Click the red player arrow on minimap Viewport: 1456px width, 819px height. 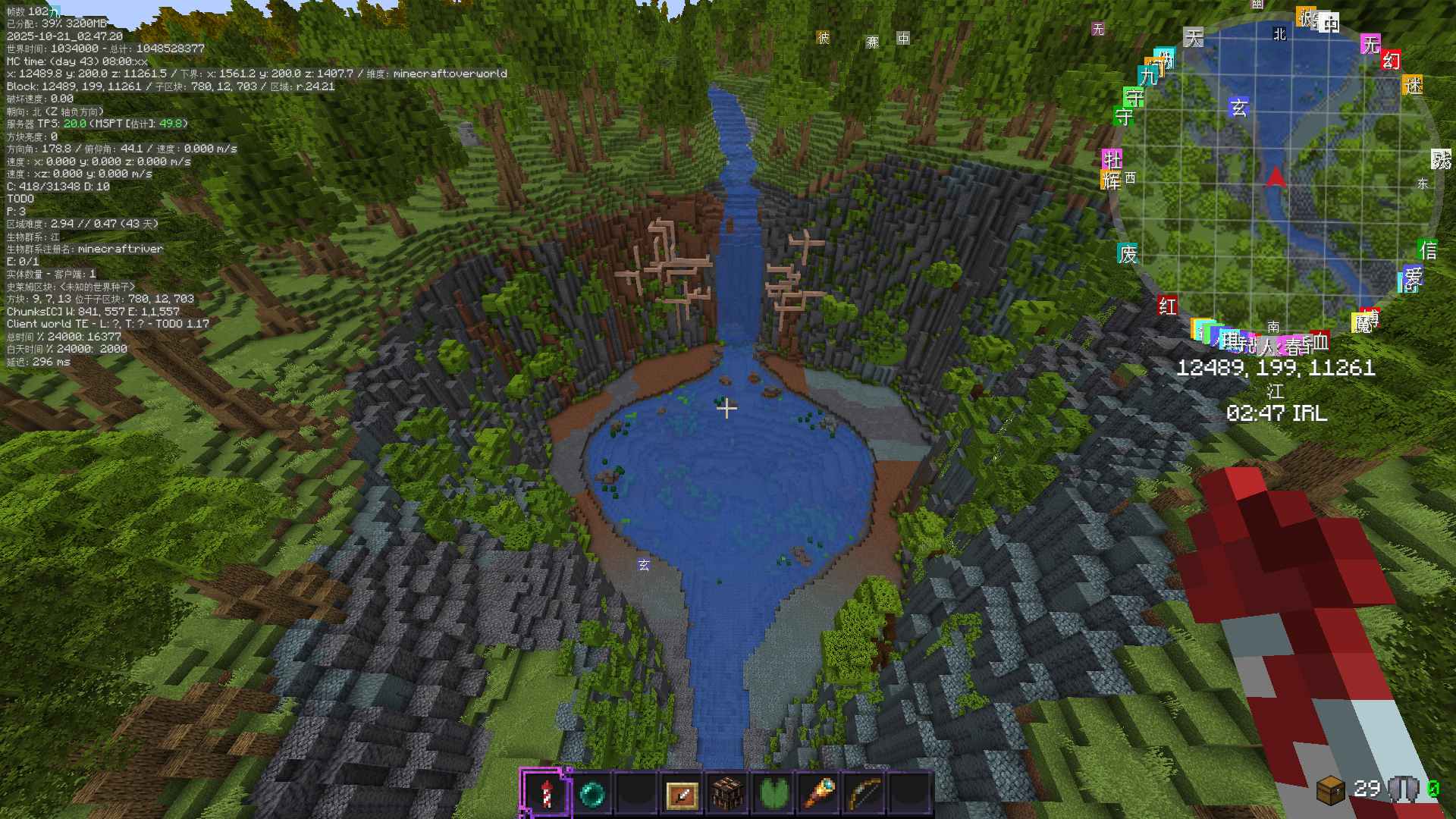[x=1276, y=177]
